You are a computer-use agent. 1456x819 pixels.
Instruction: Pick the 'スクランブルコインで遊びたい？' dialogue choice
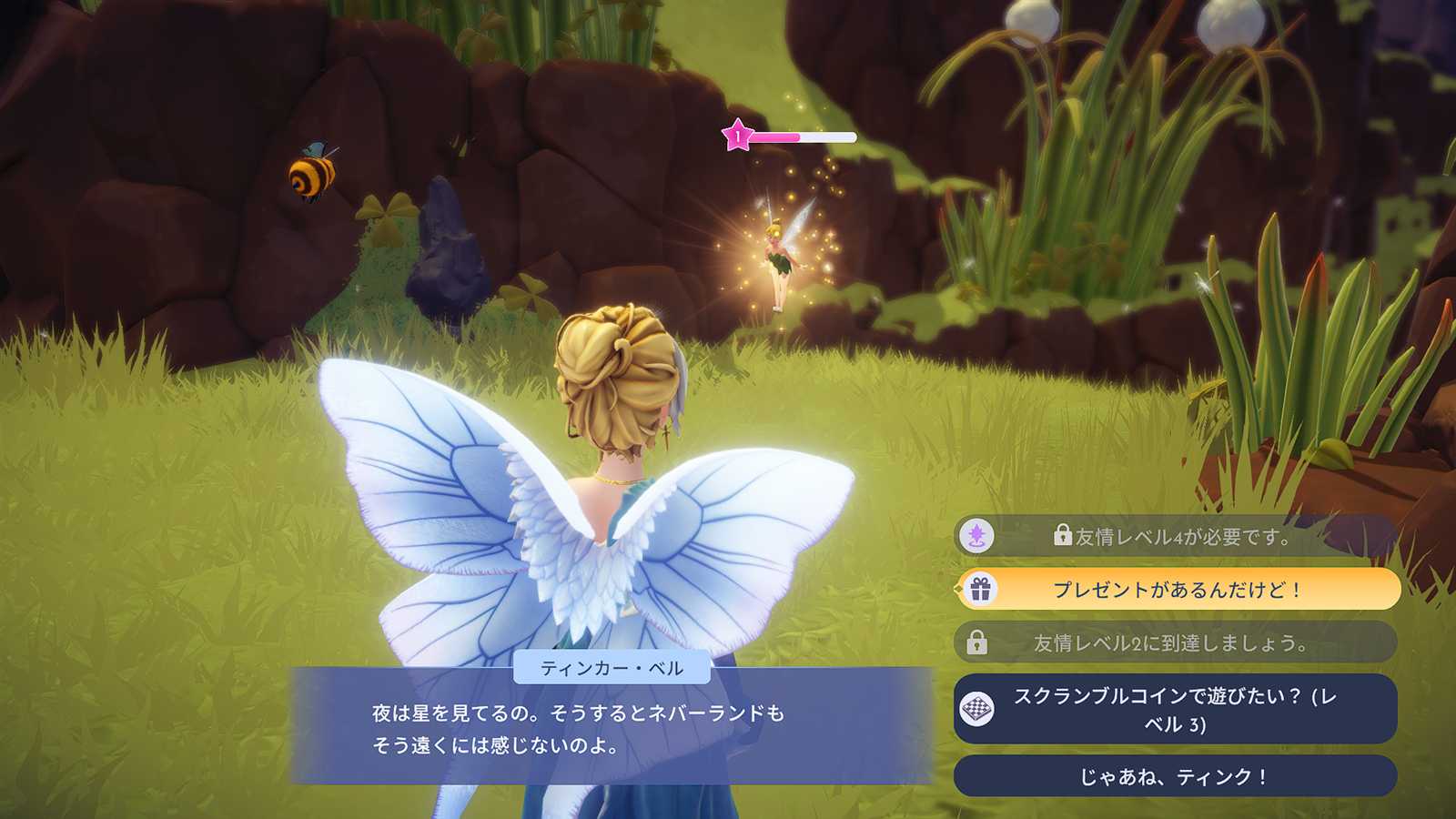pos(1177,709)
